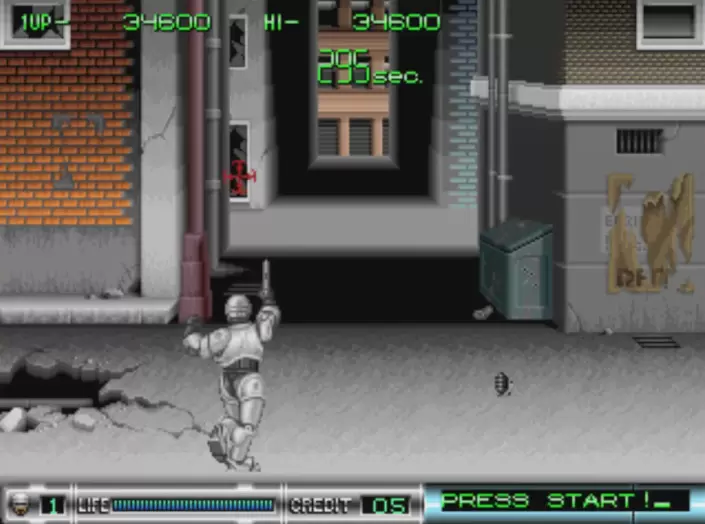This screenshot has width=705, height=524.
Task: Click the RoboCop head lives icon
Action: point(19,504)
